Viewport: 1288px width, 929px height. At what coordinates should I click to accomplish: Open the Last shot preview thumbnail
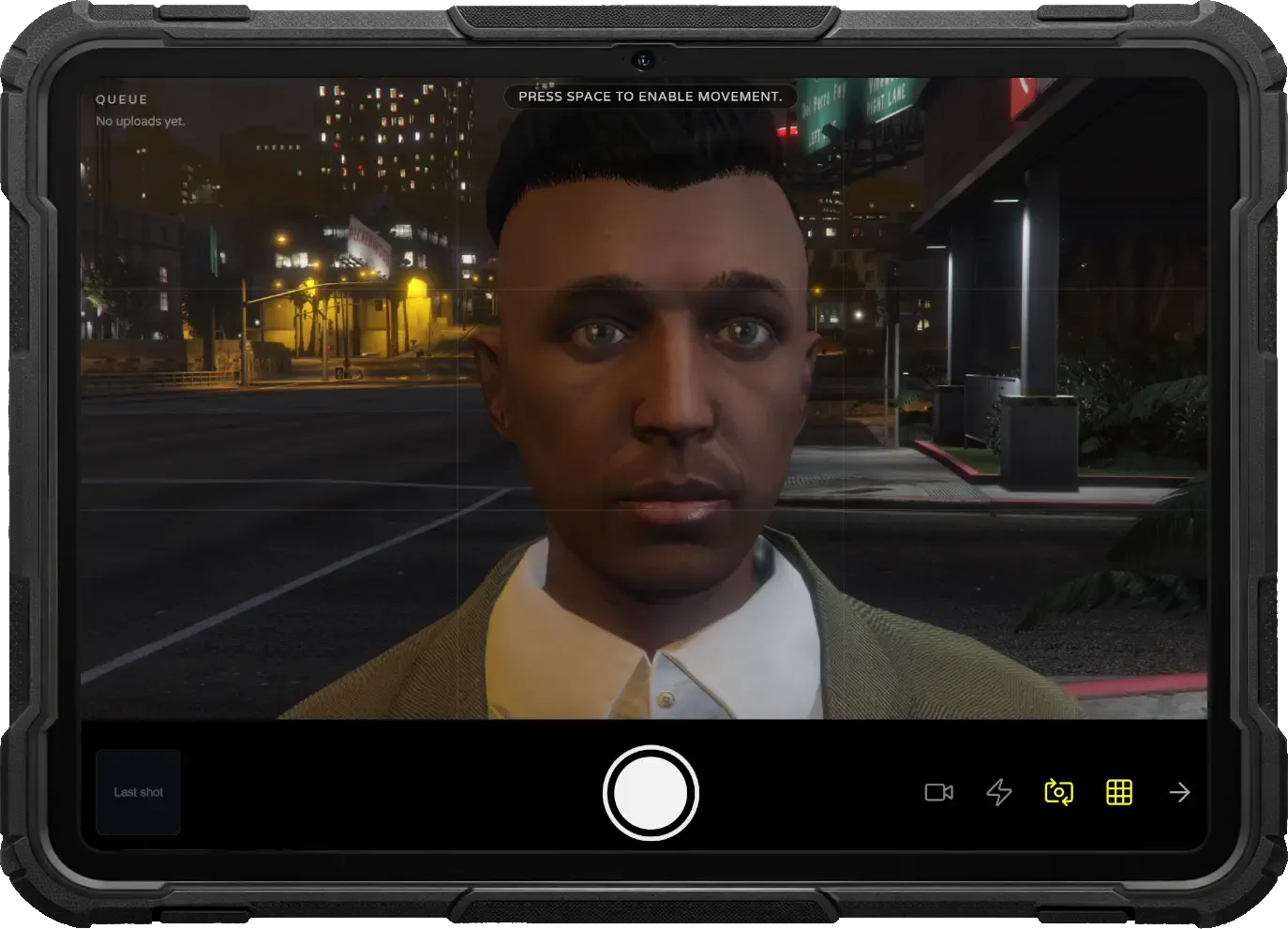point(138,792)
